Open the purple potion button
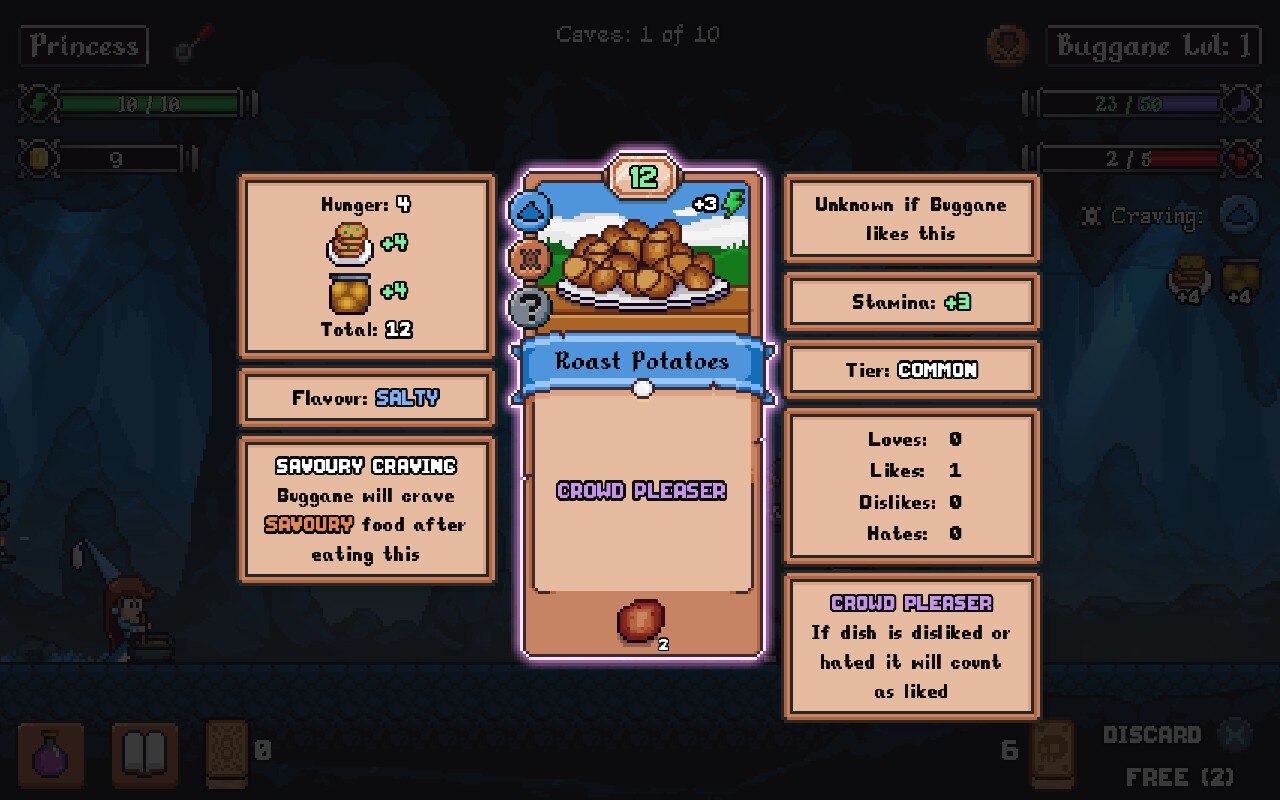Viewport: 1280px width, 800px height. point(51,755)
